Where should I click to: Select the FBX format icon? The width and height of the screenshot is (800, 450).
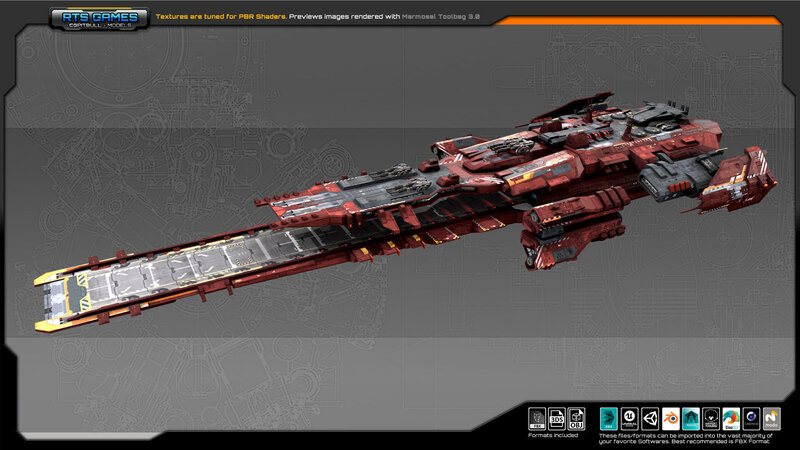[538, 418]
